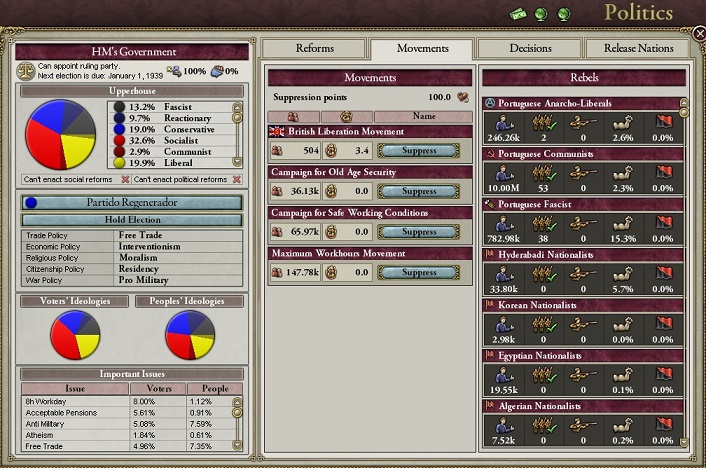Switch to the Decisions tab
Screen dimensions: 706x468
click(x=529, y=48)
